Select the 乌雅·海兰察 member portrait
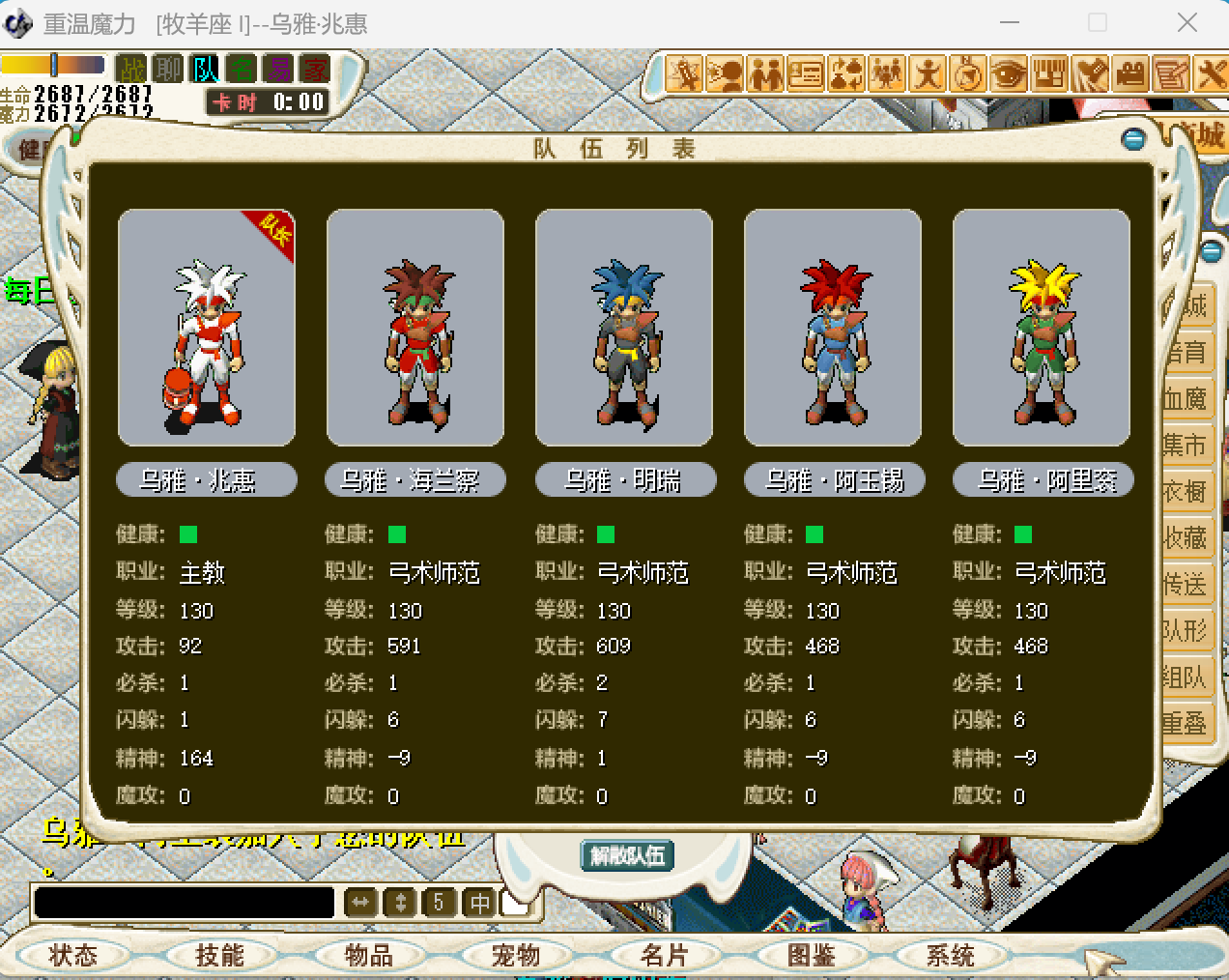Image resolution: width=1229 pixels, height=980 pixels. 415,328
